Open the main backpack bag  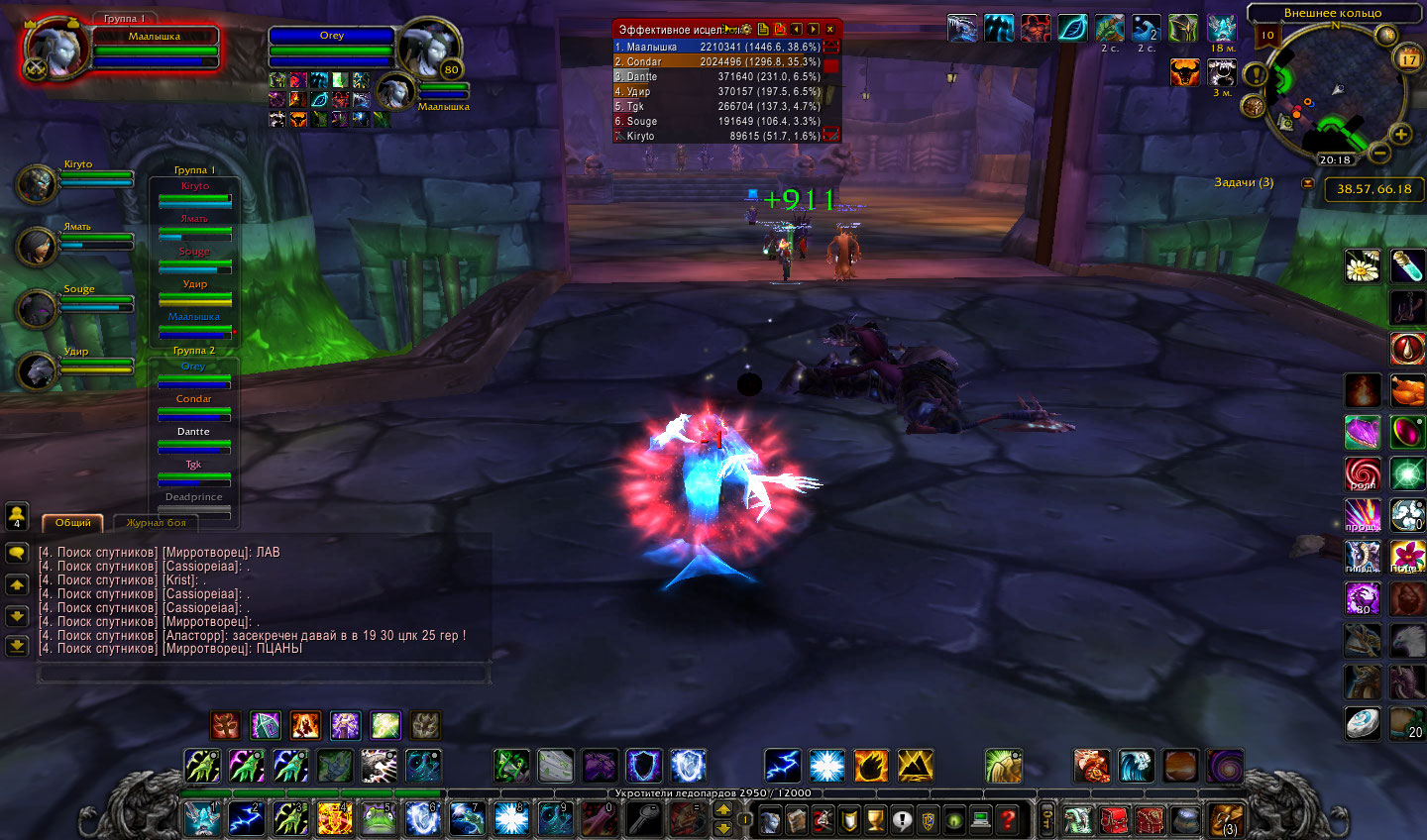click(1225, 820)
